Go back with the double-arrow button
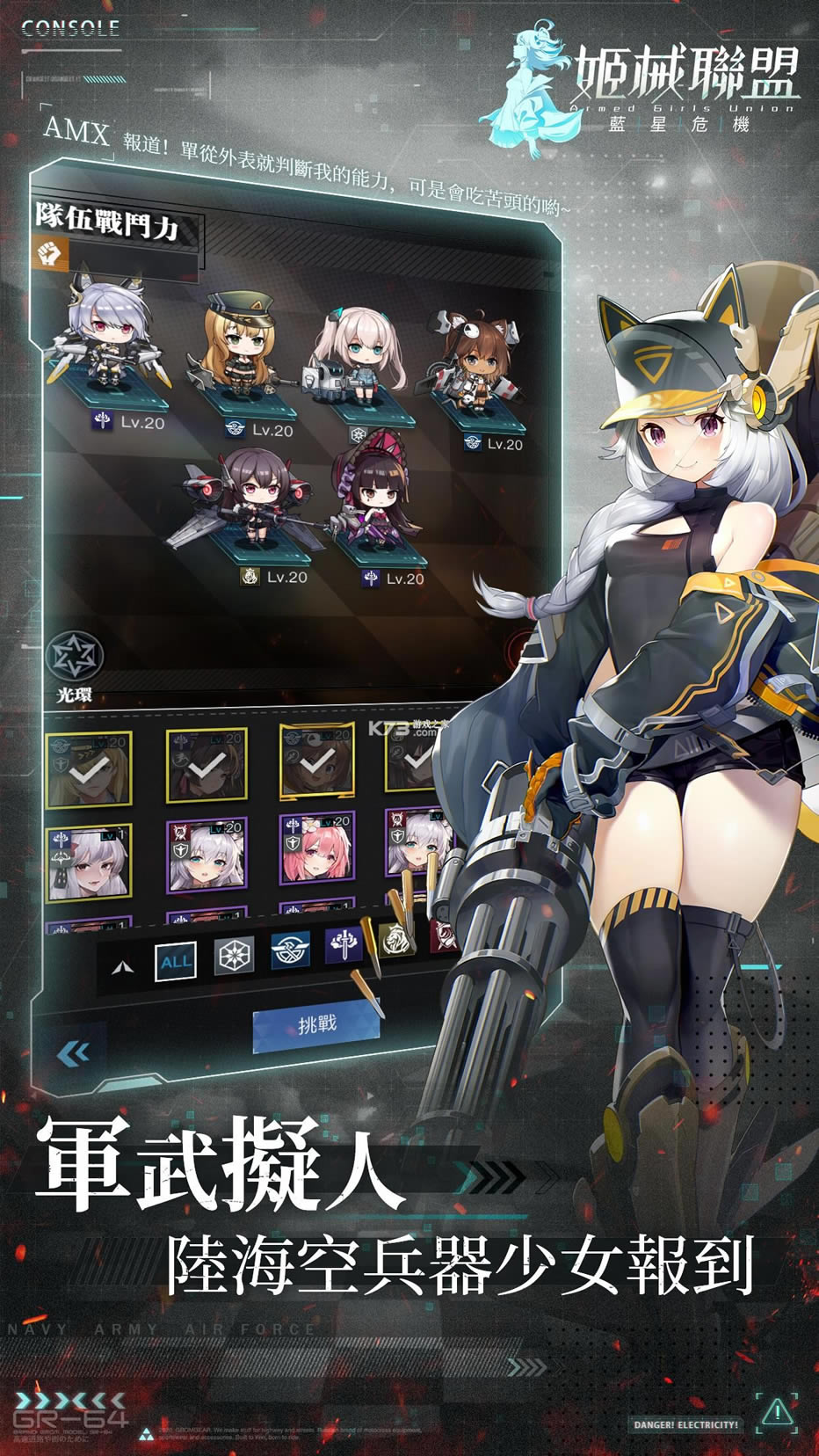Viewport: 819px width, 1456px height. (x=73, y=1052)
